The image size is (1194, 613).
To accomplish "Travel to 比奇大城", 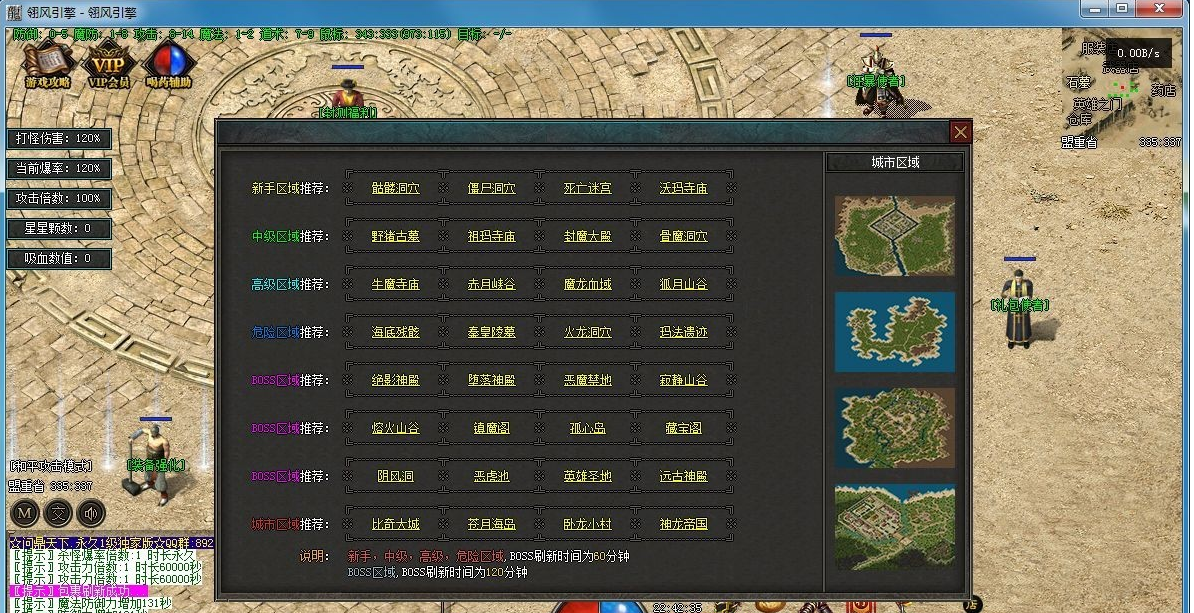I will pyautogui.click(x=395, y=524).
